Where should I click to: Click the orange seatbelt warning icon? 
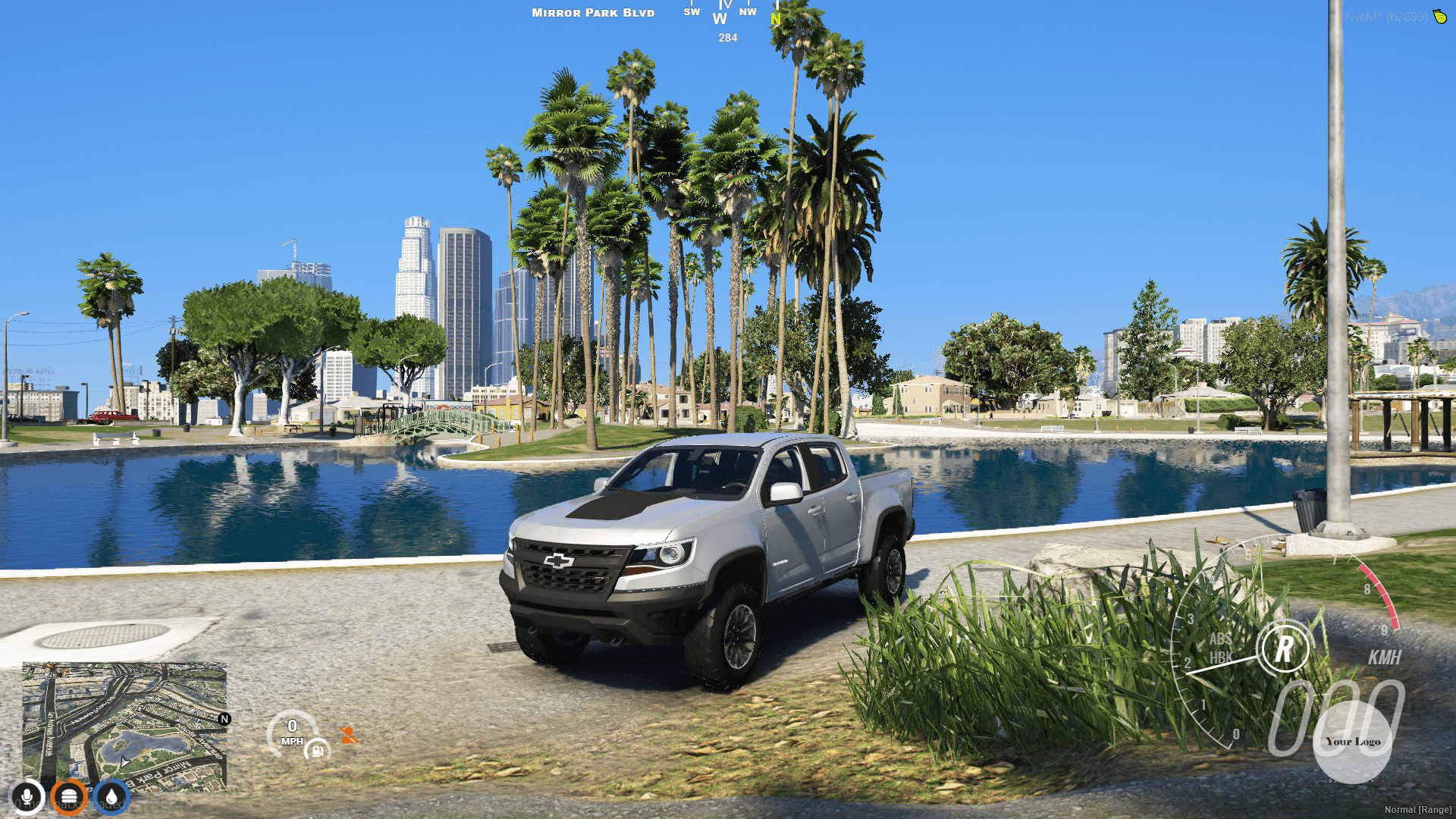point(350,736)
